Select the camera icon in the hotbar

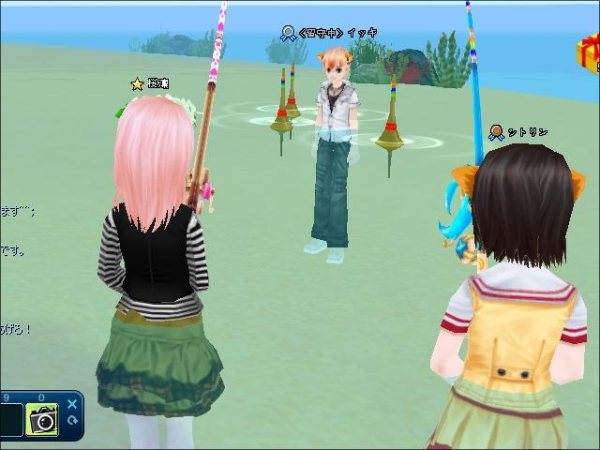tap(42, 421)
